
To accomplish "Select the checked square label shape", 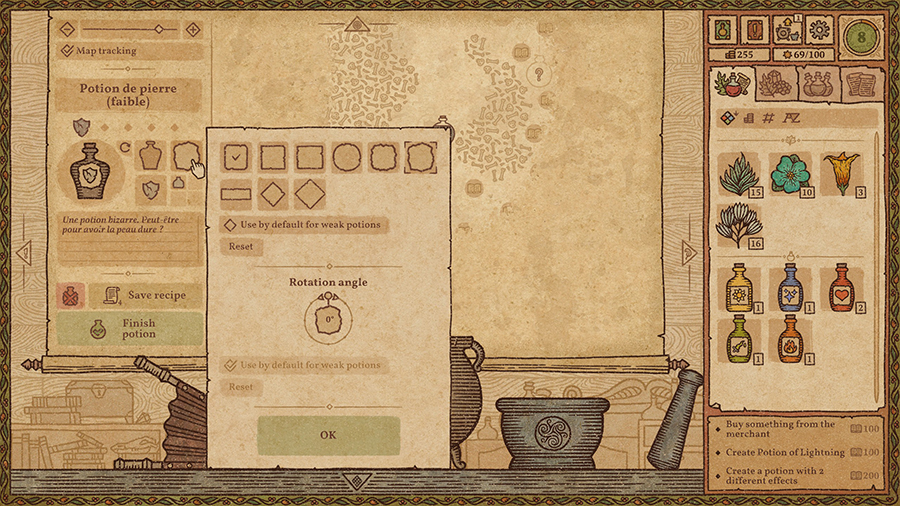I will coord(236,157).
